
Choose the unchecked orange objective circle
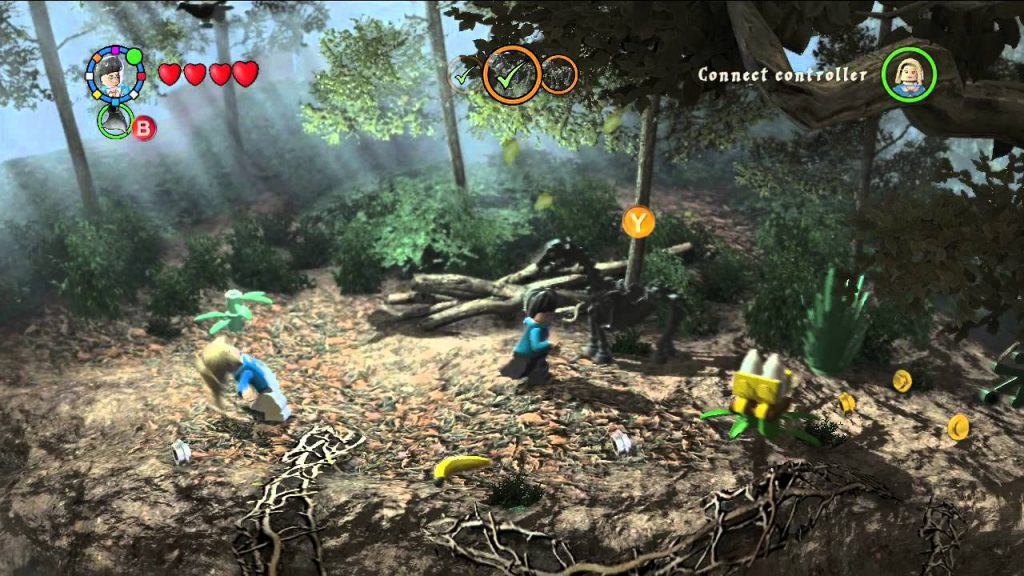558,74
